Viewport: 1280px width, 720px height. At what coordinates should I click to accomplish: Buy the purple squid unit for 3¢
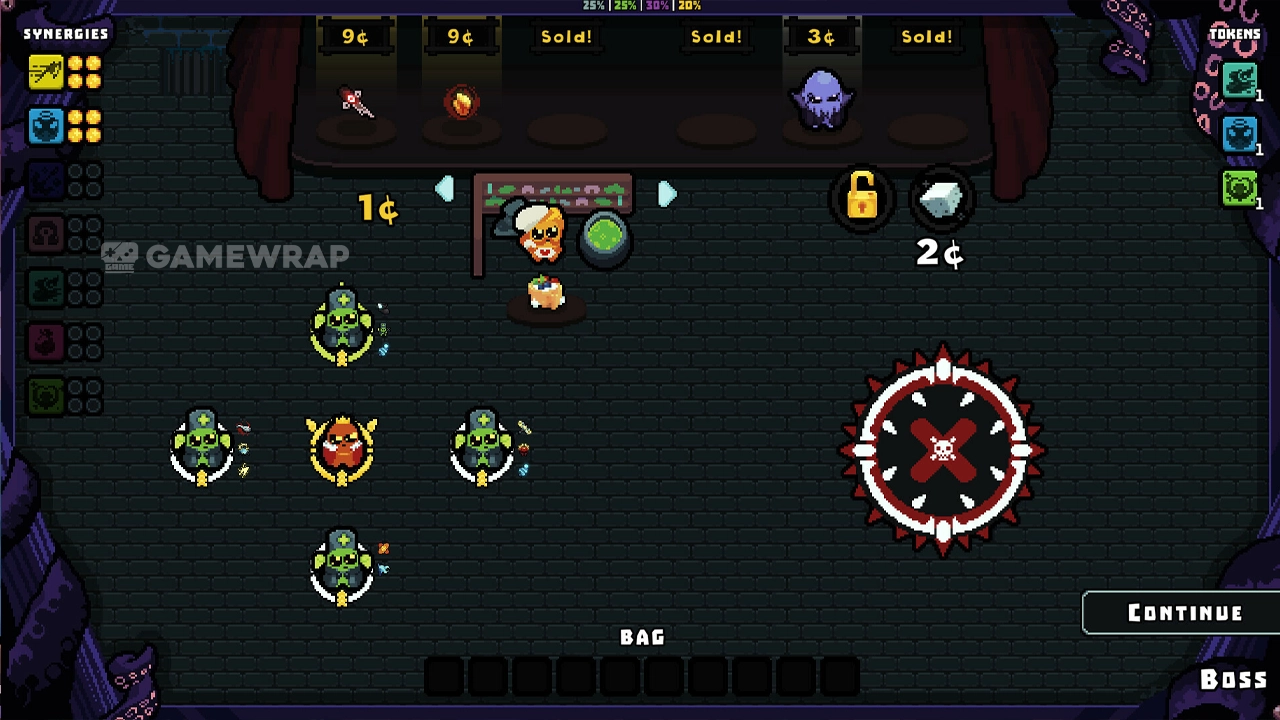point(821,100)
